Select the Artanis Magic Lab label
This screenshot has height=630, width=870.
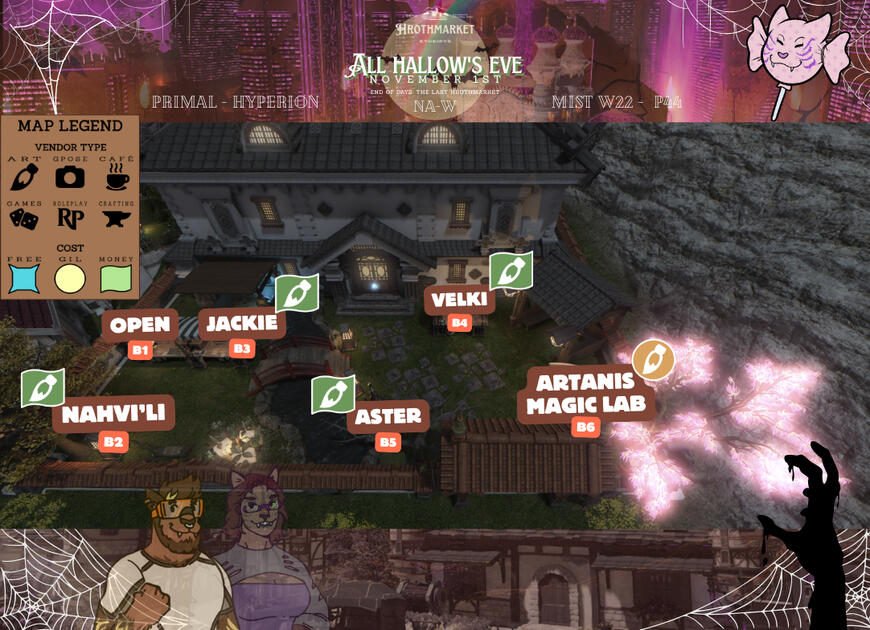click(586, 394)
